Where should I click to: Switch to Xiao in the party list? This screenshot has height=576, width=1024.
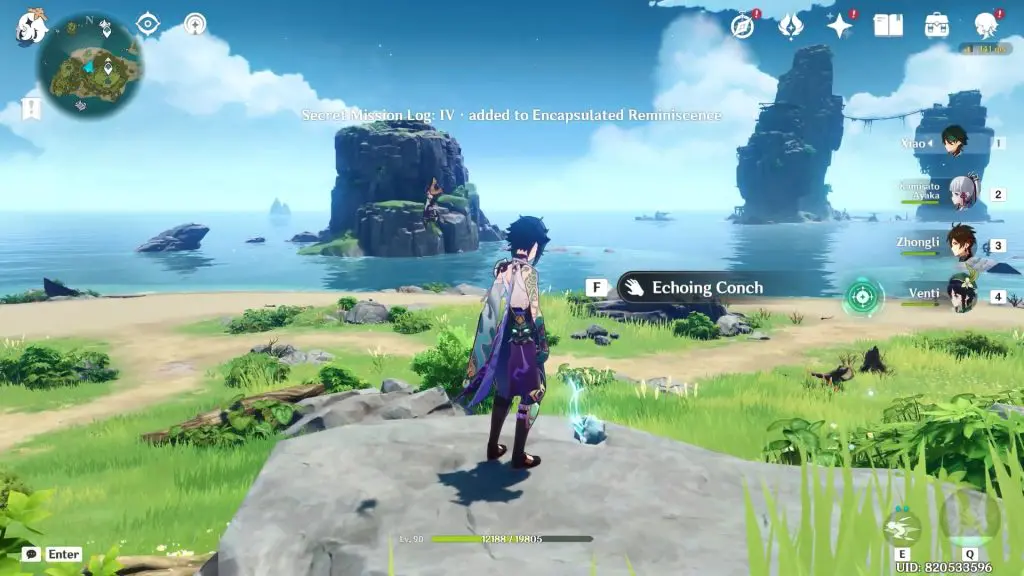960,144
